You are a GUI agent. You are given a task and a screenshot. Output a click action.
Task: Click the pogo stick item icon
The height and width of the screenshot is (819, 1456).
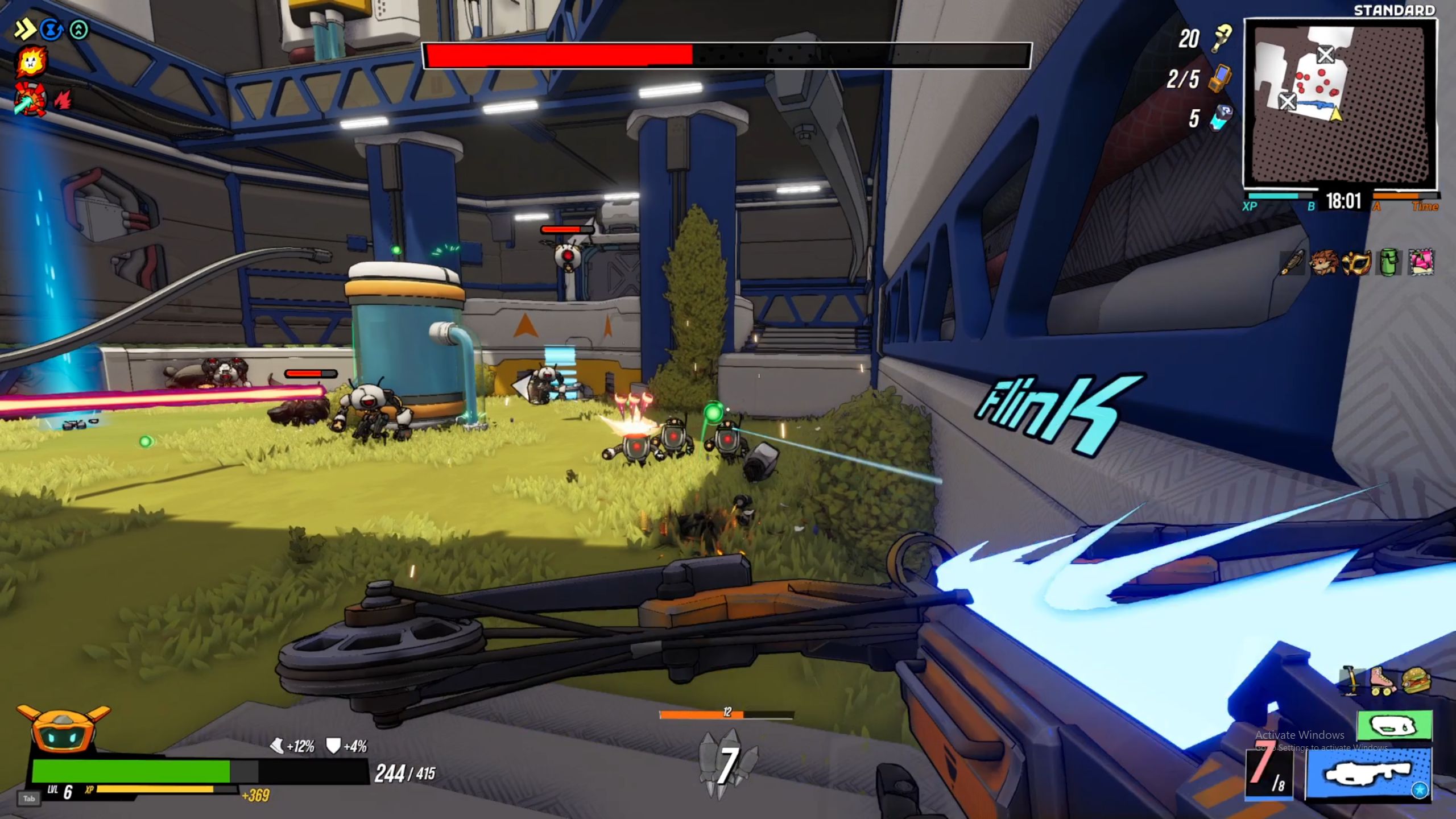pyautogui.click(x=1352, y=680)
